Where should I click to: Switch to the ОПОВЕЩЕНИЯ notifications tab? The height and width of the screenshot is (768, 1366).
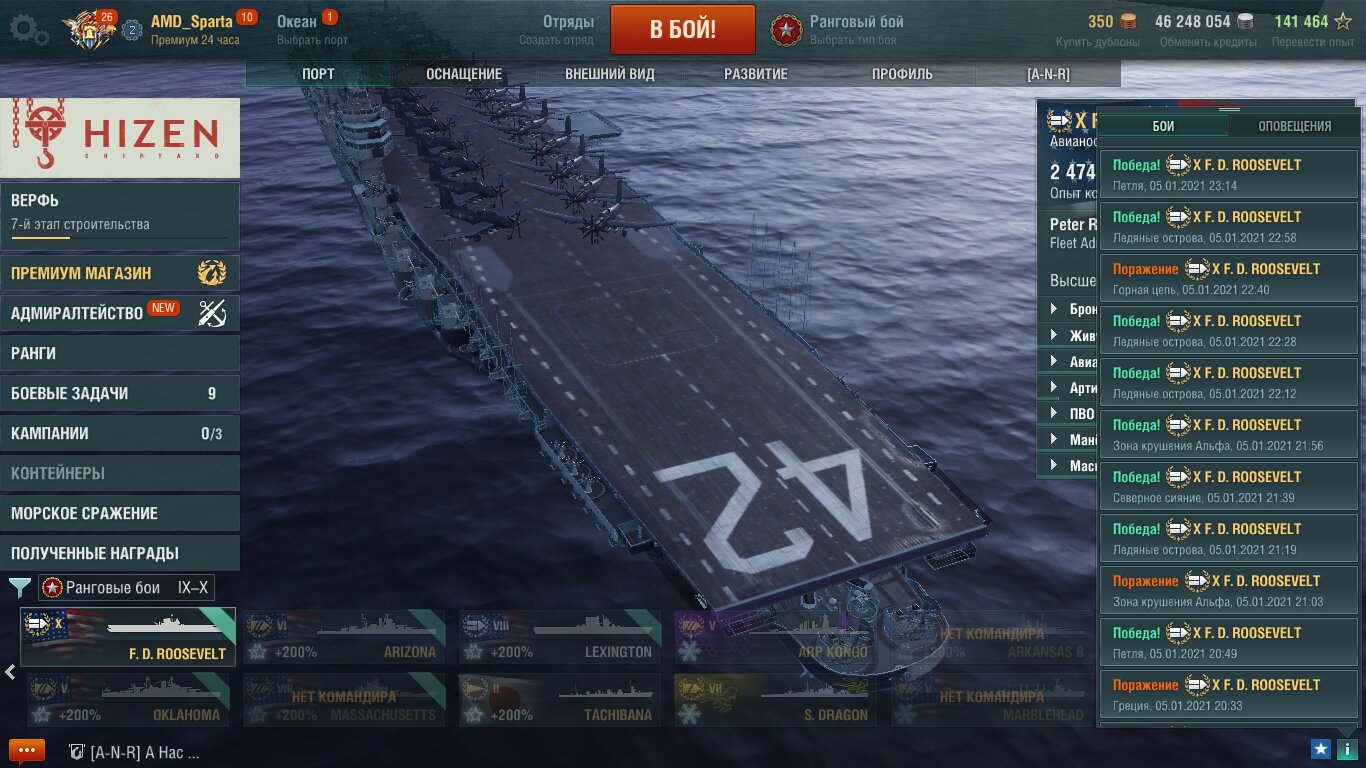(x=1294, y=126)
